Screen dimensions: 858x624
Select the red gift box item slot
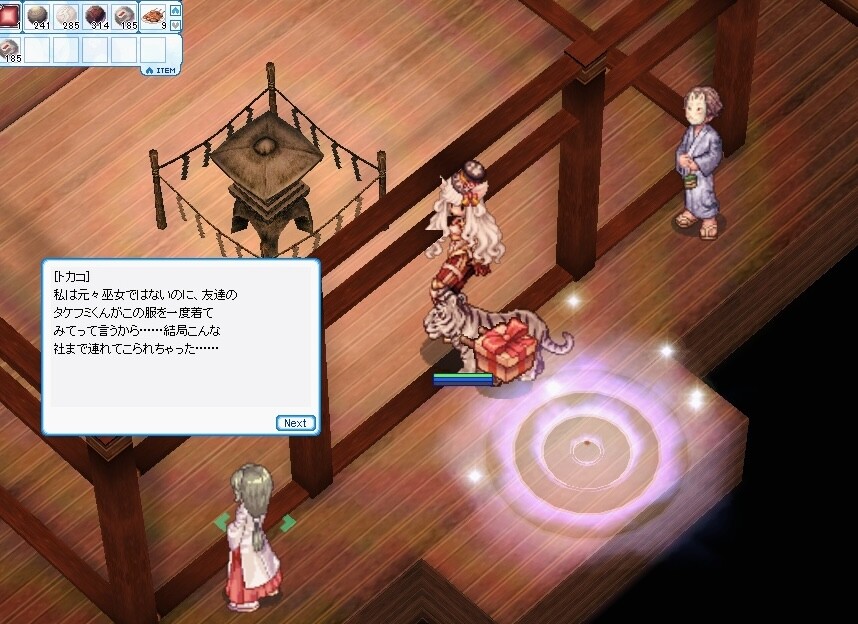(10, 15)
